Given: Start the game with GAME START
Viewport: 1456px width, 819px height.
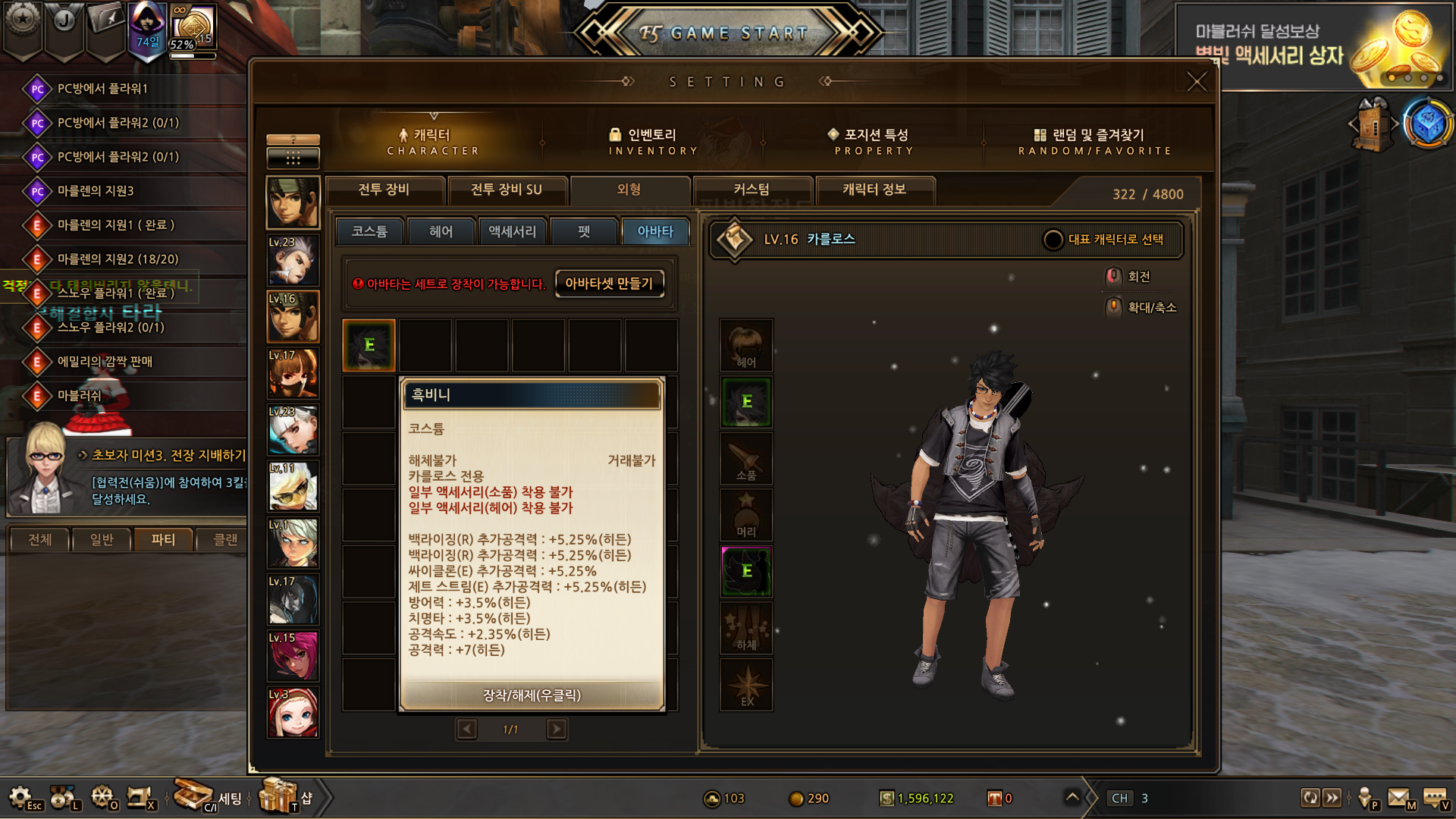Looking at the screenshot, I should coord(728,33).
